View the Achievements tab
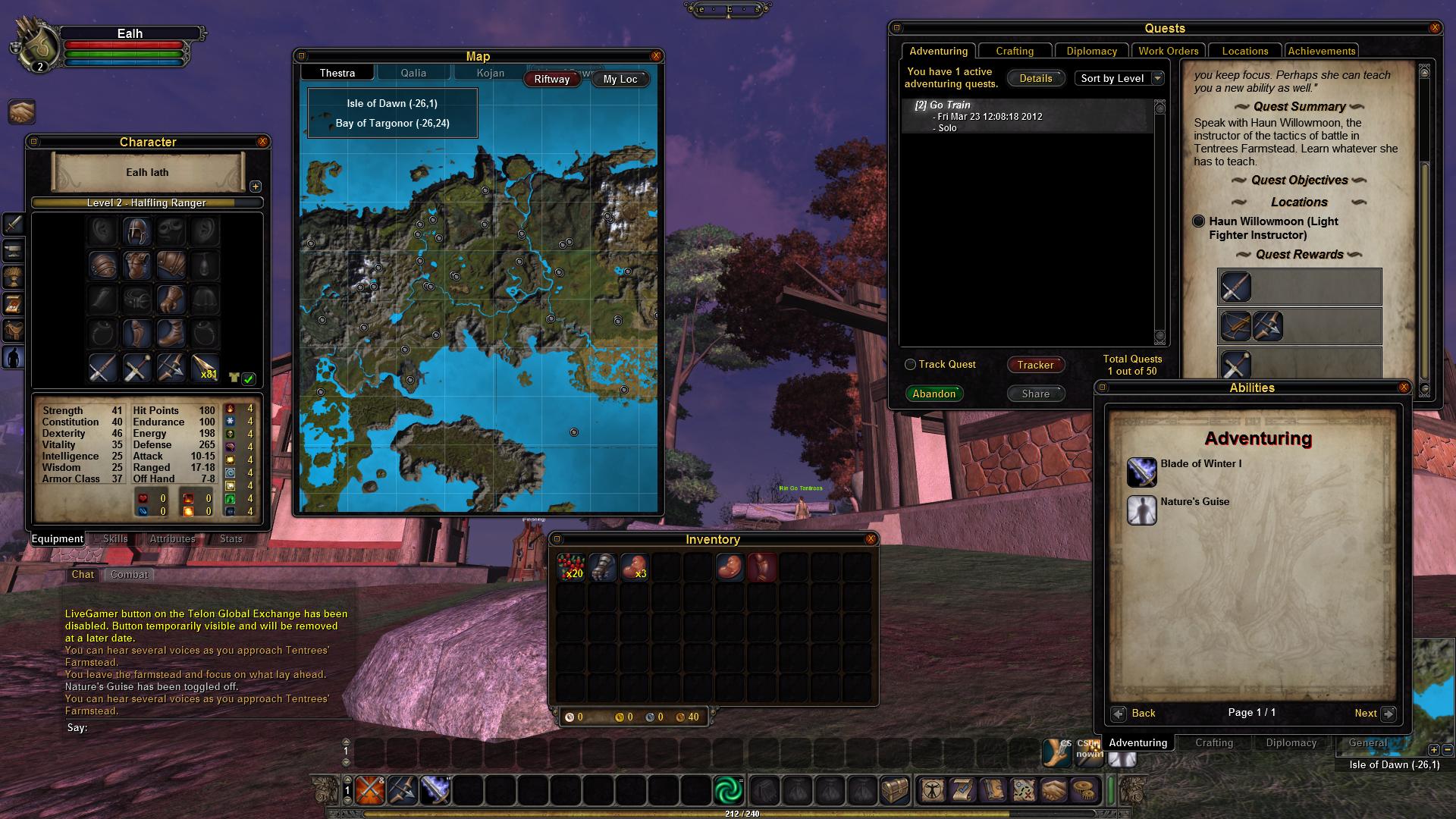Screen dimensions: 1456x819 coord(1321,51)
